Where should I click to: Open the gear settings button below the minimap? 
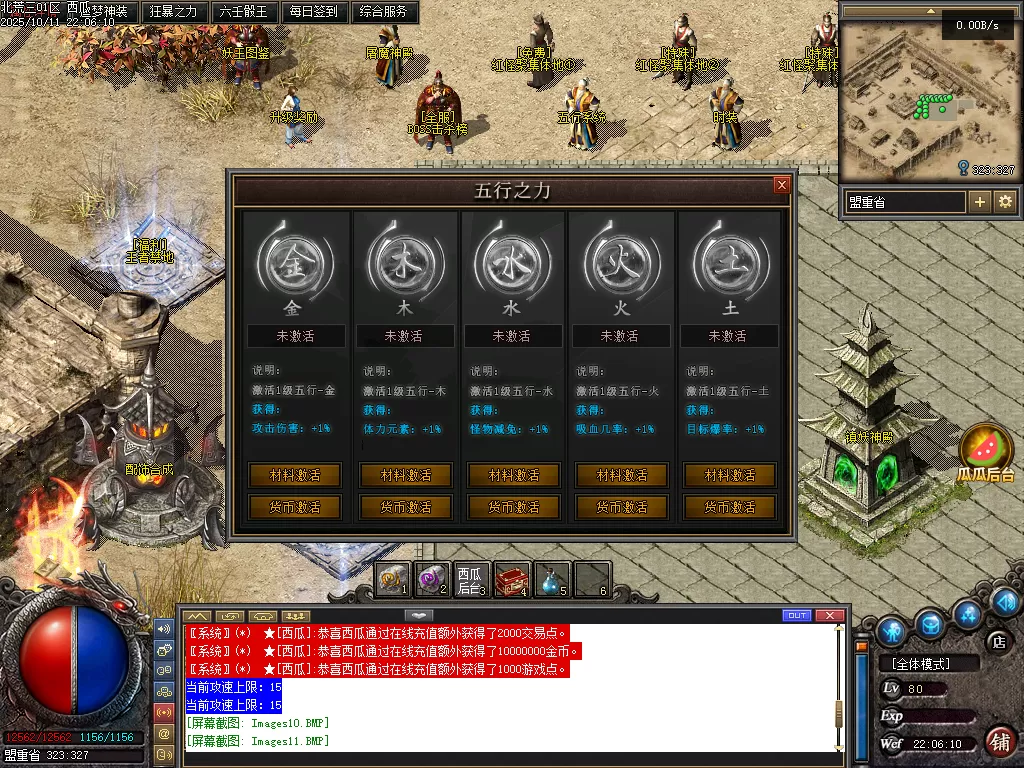tap(1005, 202)
